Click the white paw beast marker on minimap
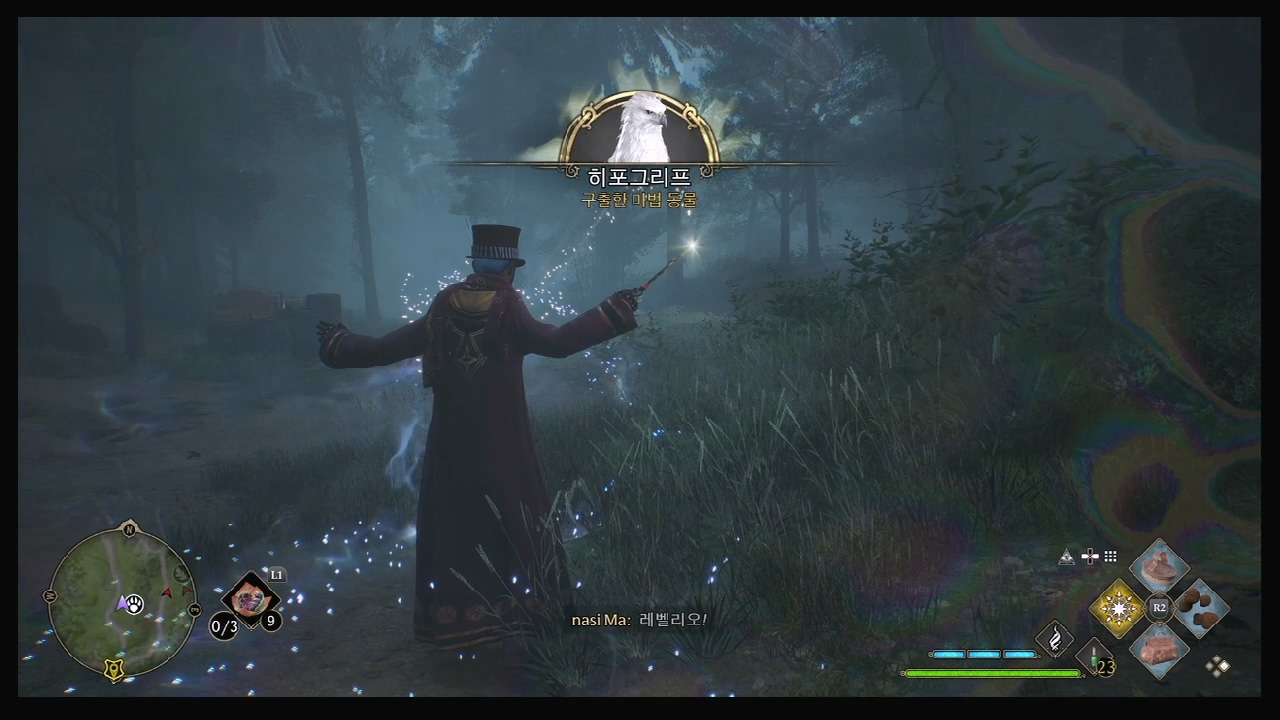The width and height of the screenshot is (1280, 720). point(135,604)
